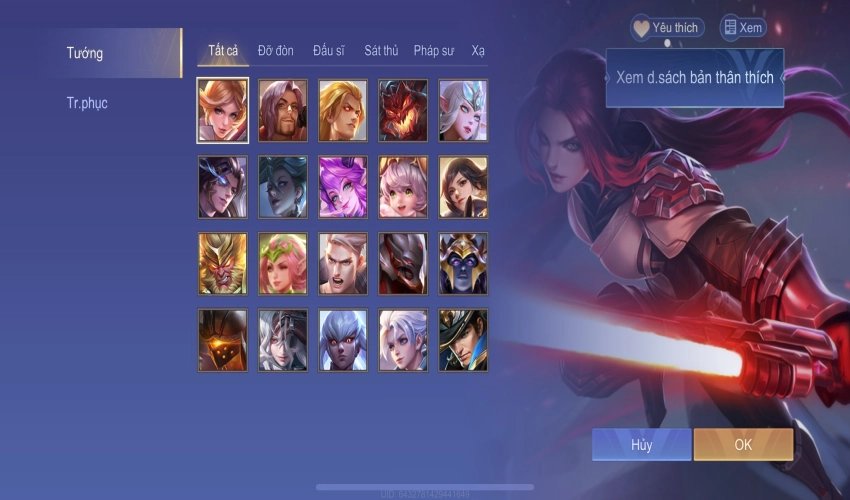This screenshot has height=500, width=850.
Task: Select the Pháp sư tab
Action: [x=436, y=50]
